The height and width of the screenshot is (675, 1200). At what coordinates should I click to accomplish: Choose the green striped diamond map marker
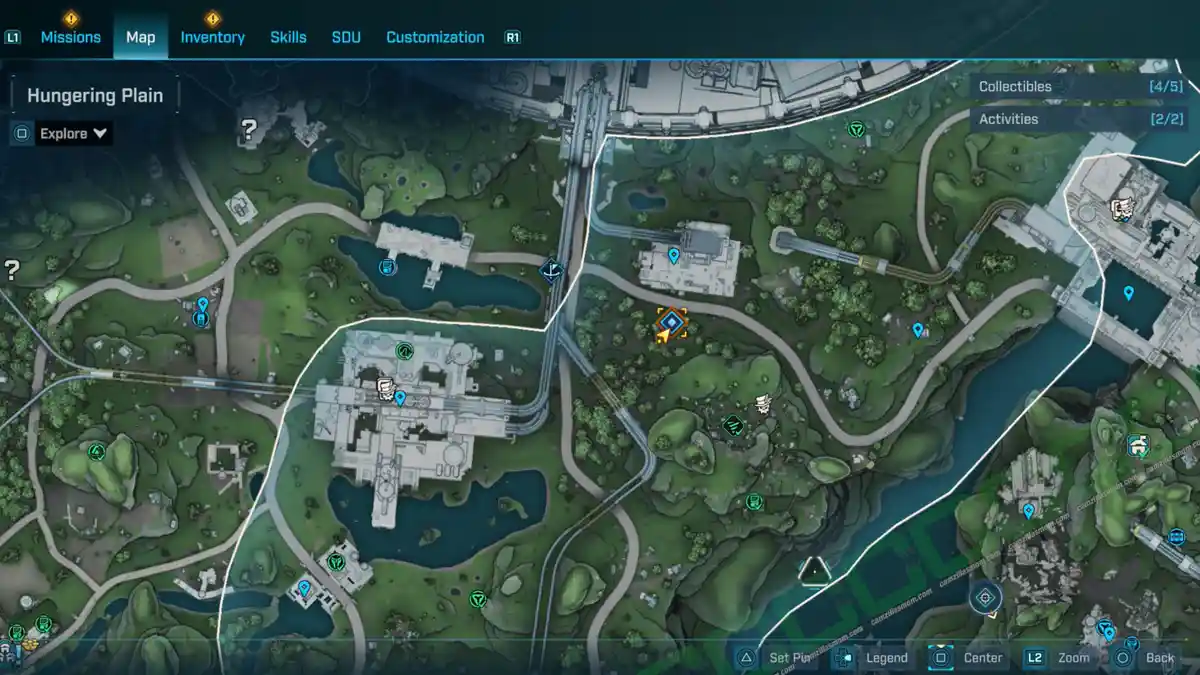tap(733, 426)
